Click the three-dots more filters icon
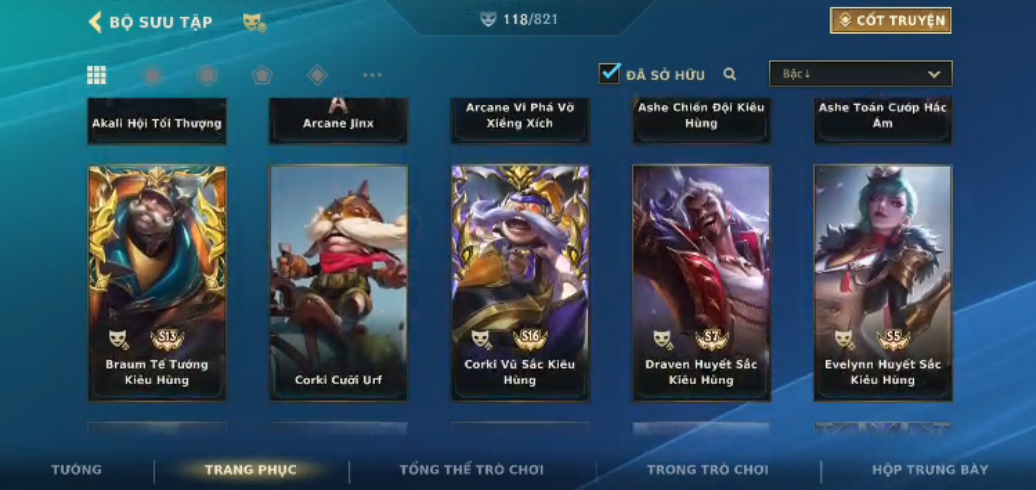Viewport: 1036px width, 490px height. tap(372, 75)
